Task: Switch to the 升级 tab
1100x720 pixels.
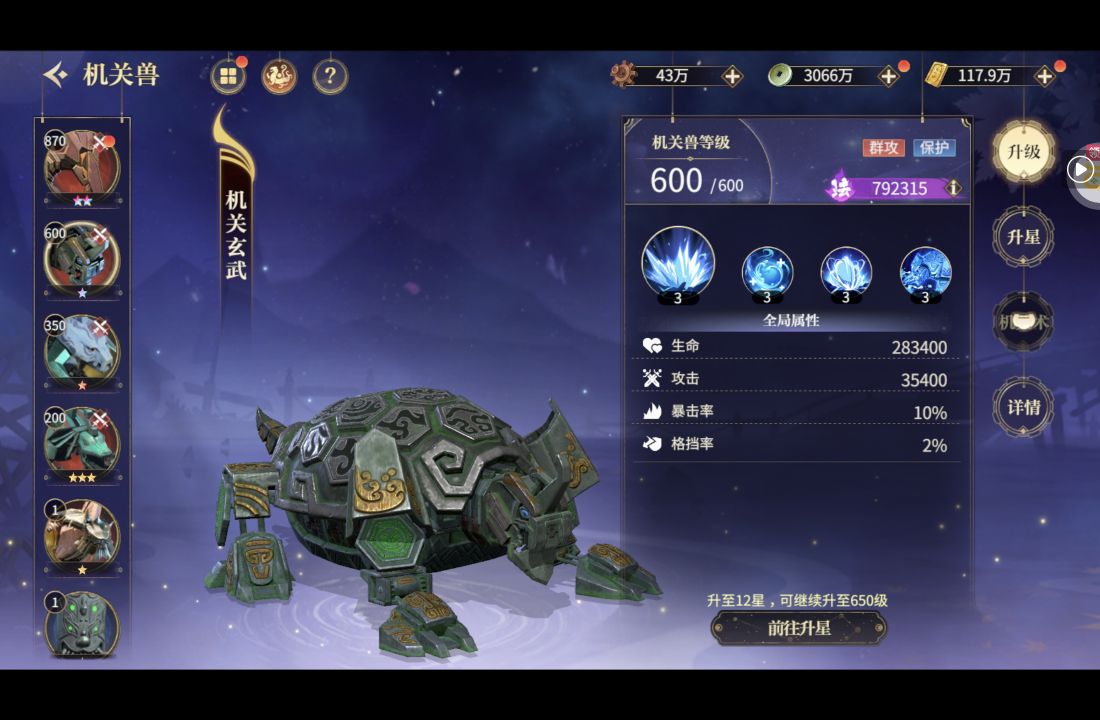Action: click(x=1023, y=153)
